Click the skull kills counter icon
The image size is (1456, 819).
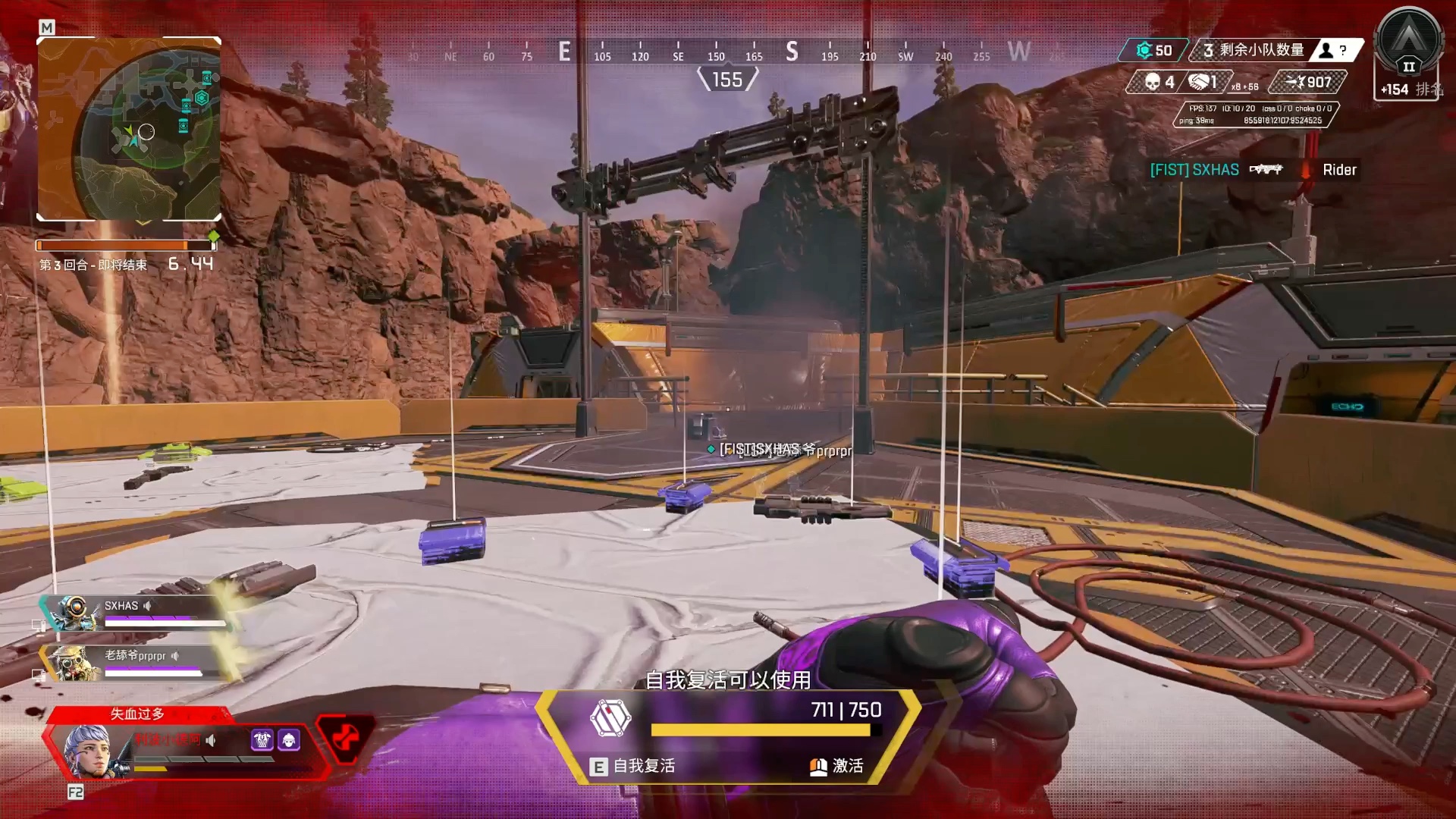click(1153, 82)
